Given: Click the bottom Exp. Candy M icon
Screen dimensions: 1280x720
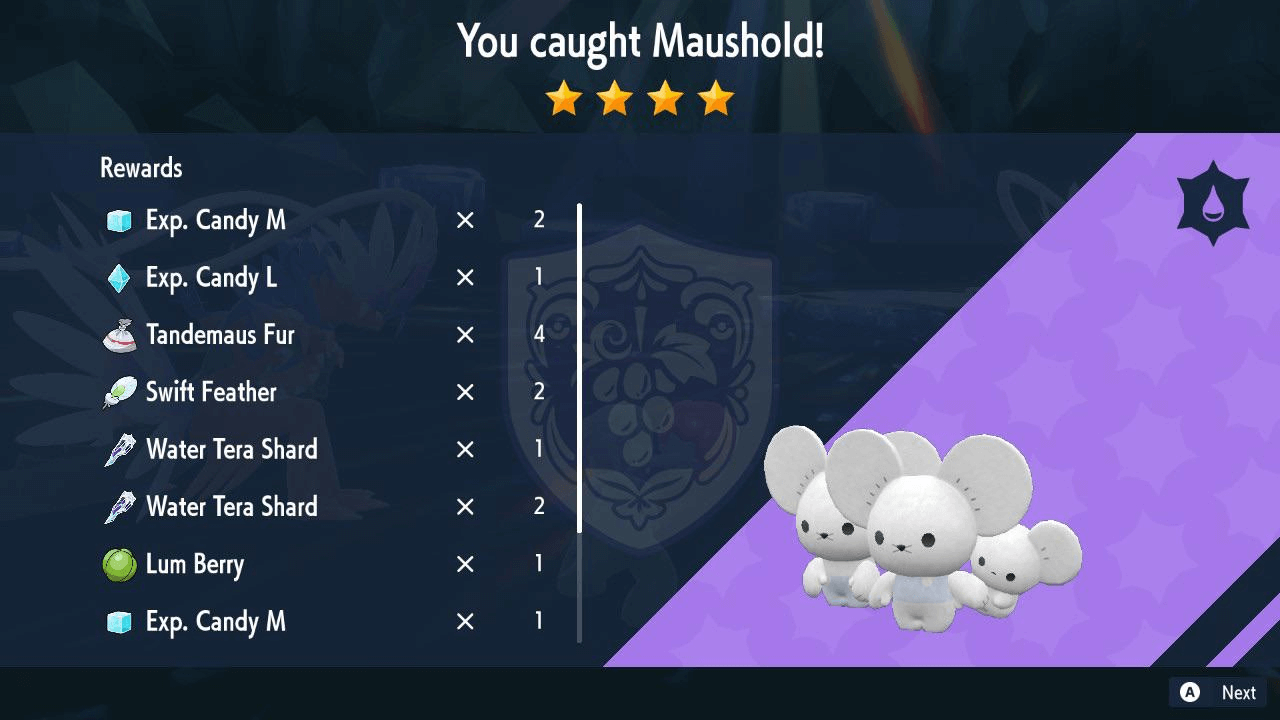Looking at the screenshot, I should point(119,621).
